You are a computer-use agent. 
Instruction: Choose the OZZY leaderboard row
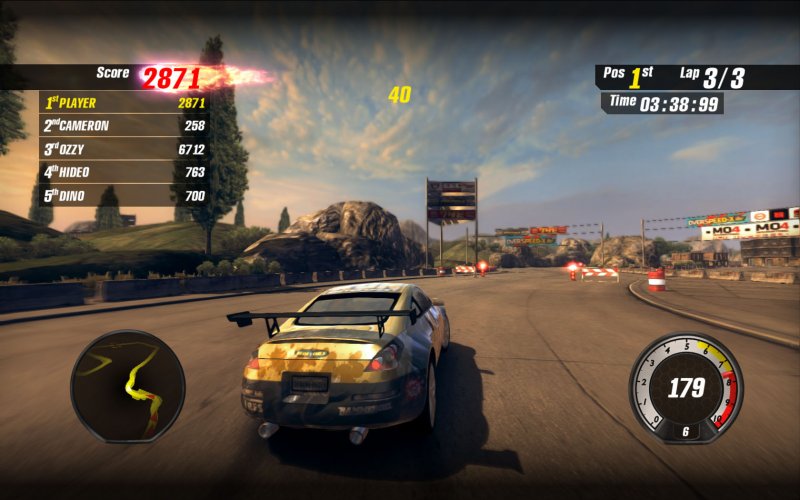(x=124, y=149)
